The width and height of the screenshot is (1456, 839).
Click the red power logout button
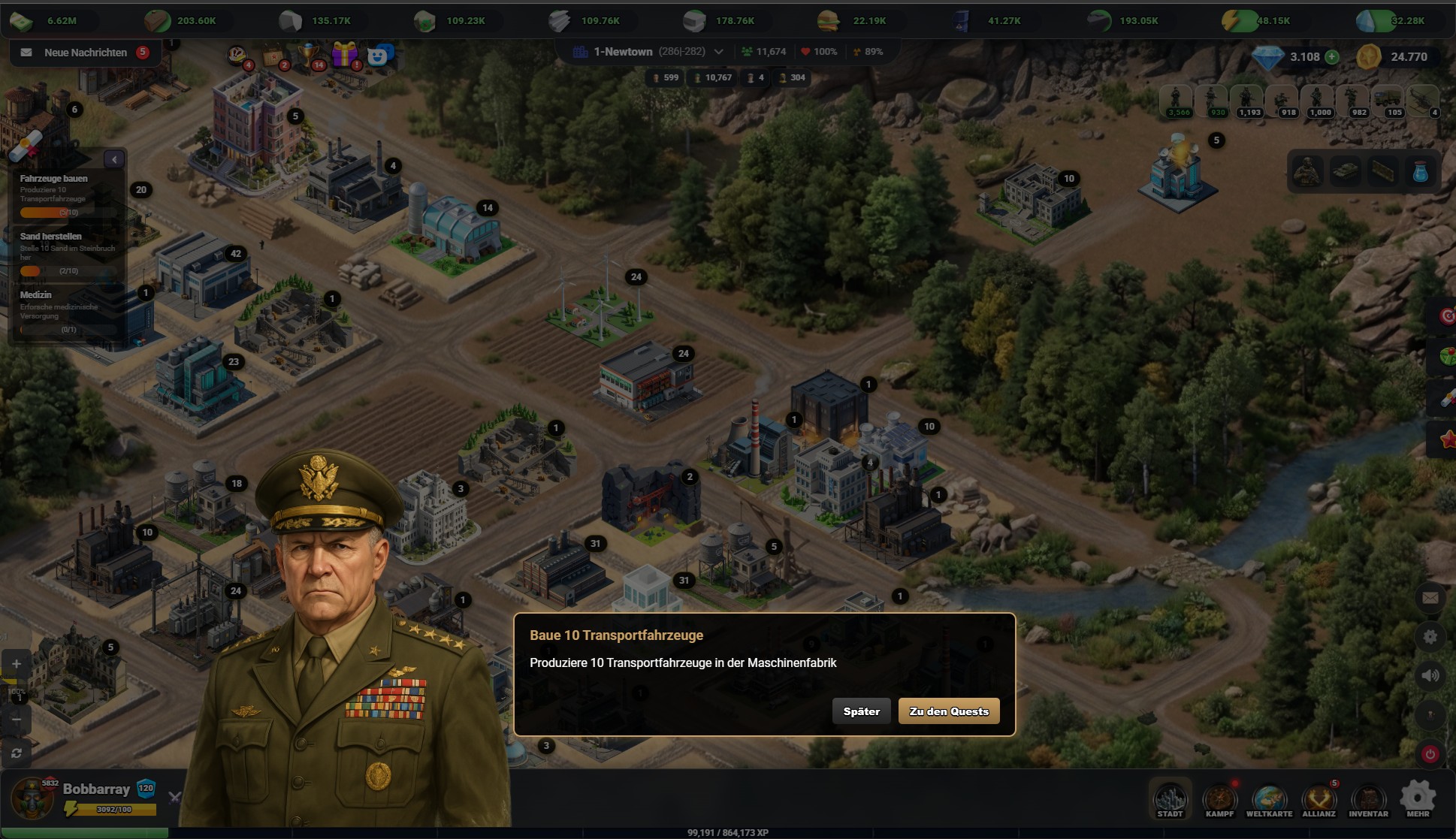[1430, 754]
